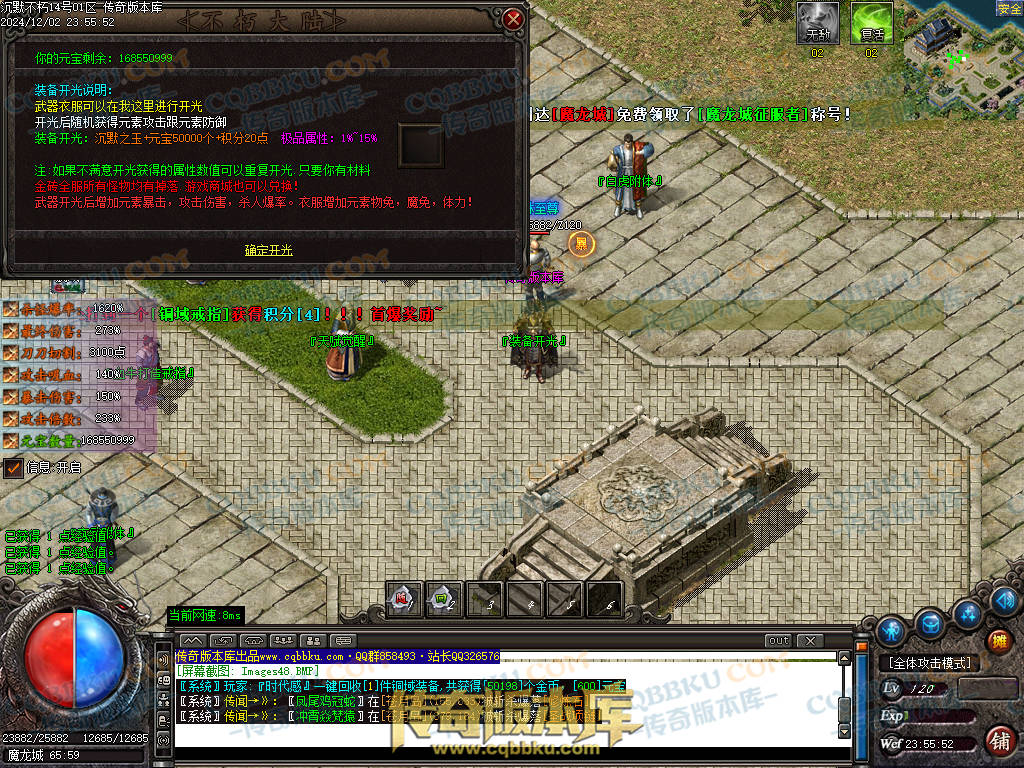1024x768 pixels.
Task: Select the empty equipment slot in the dialog
Action: click(x=421, y=146)
